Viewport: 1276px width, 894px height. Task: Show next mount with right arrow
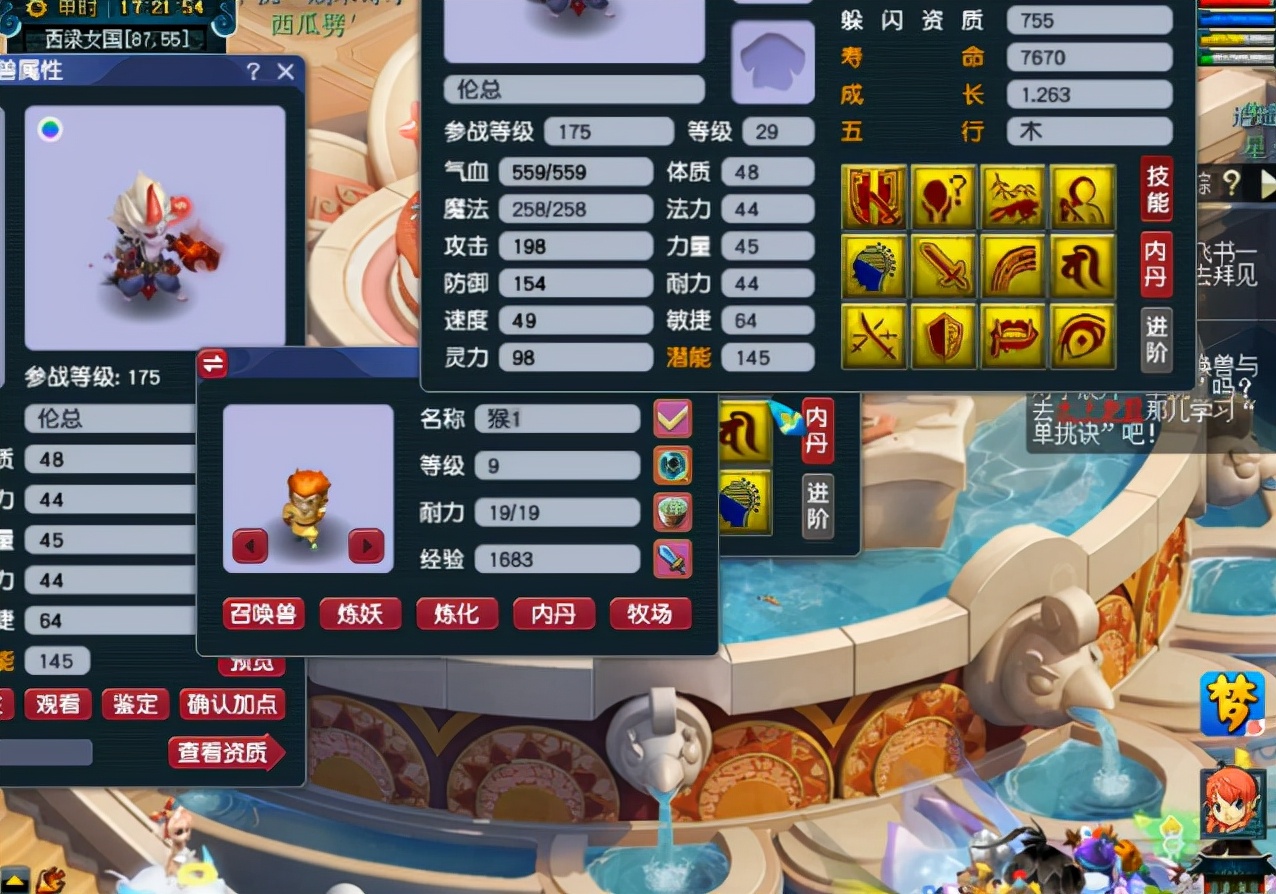click(366, 546)
